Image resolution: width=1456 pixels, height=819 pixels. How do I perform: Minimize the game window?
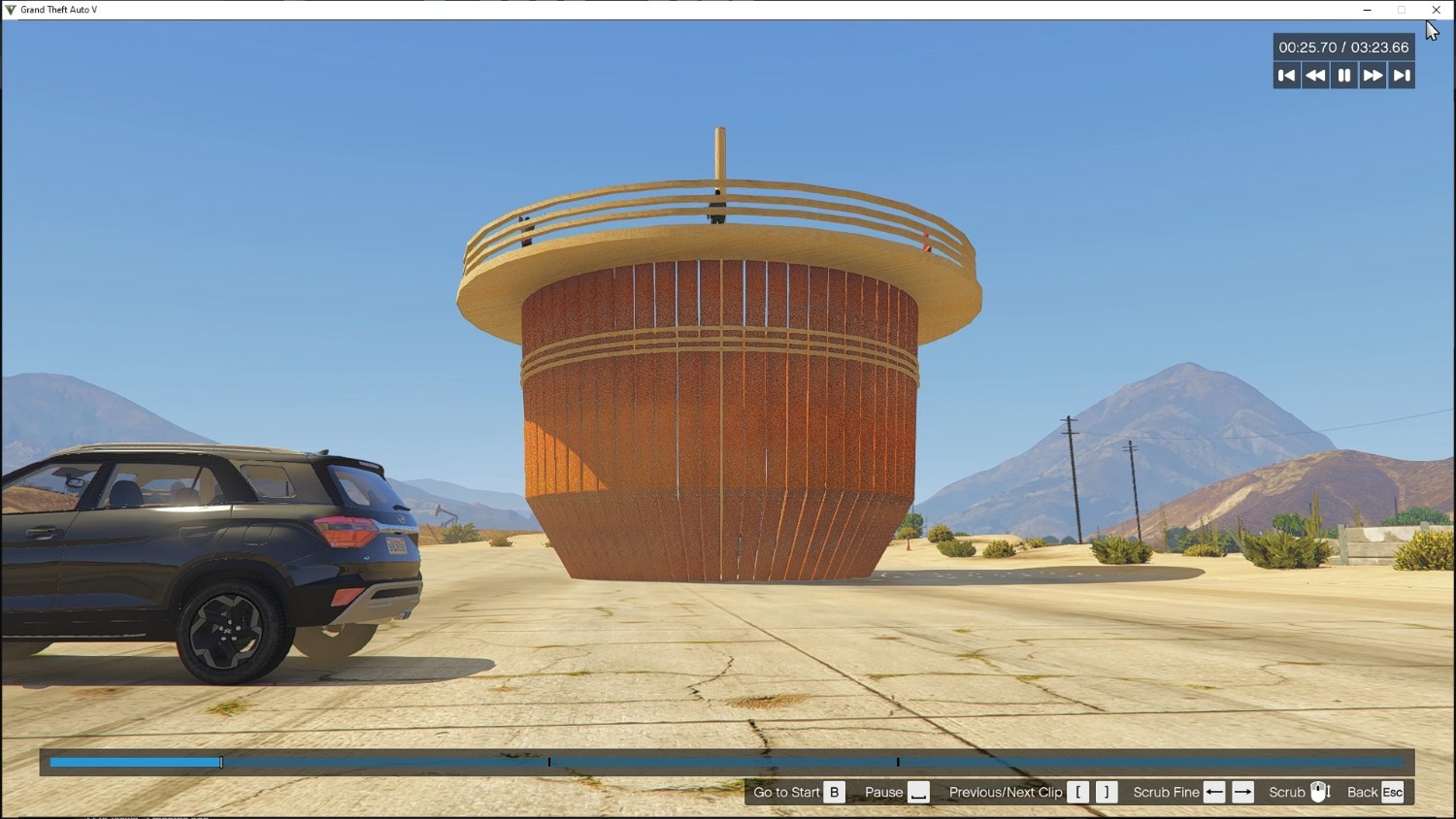(x=1368, y=10)
